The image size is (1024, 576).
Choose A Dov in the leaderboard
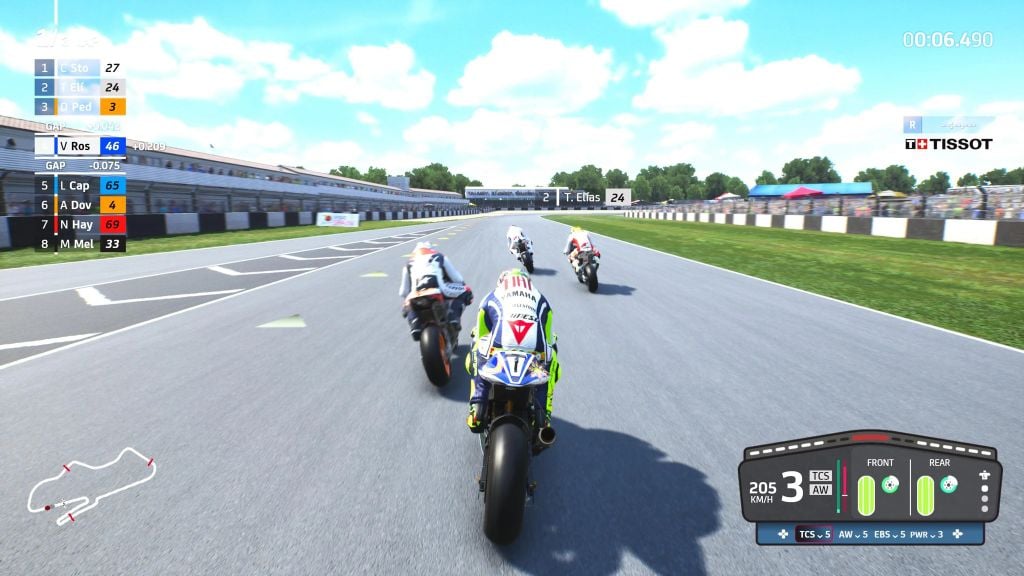80,205
